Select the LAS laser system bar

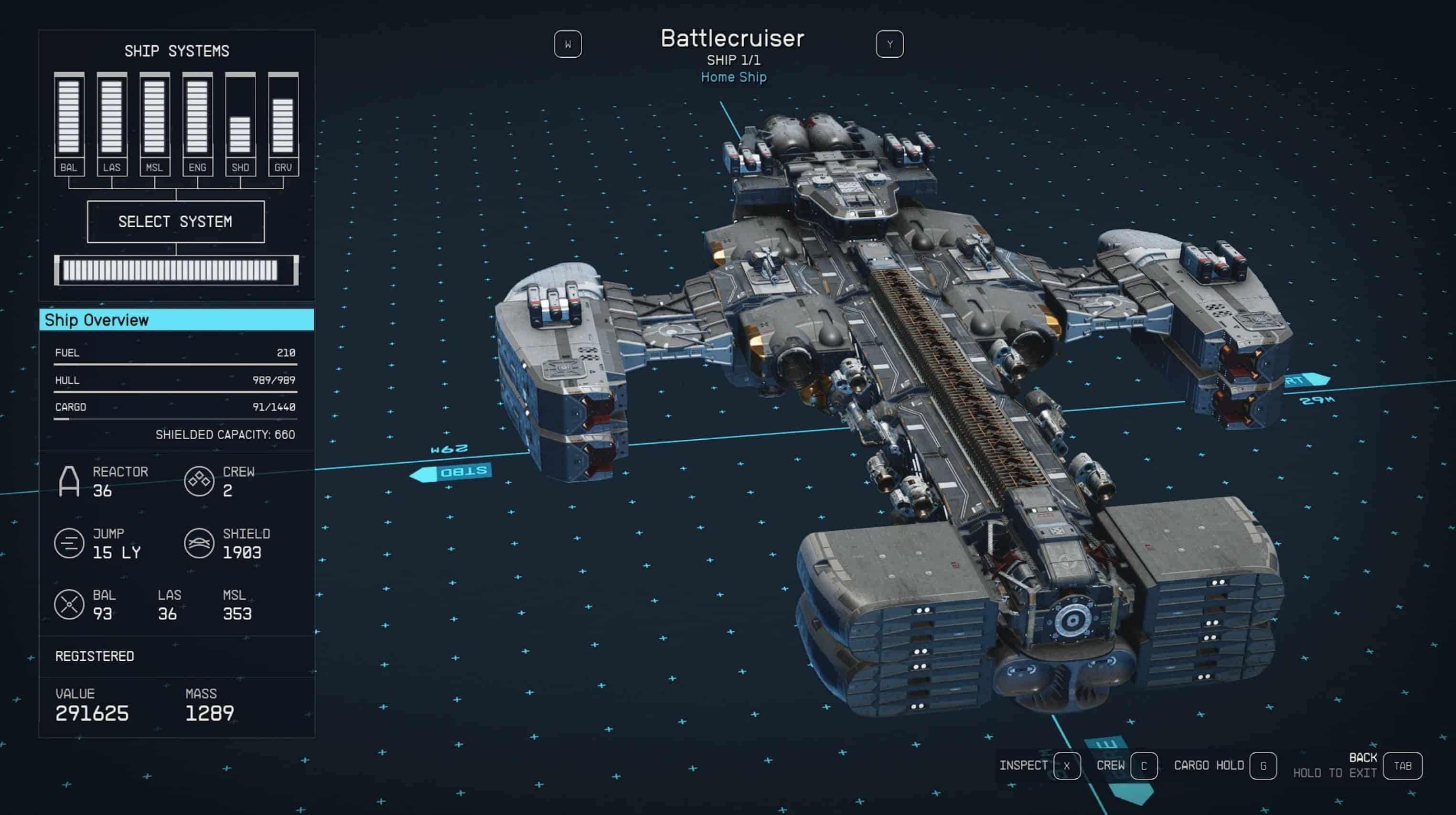111,124
